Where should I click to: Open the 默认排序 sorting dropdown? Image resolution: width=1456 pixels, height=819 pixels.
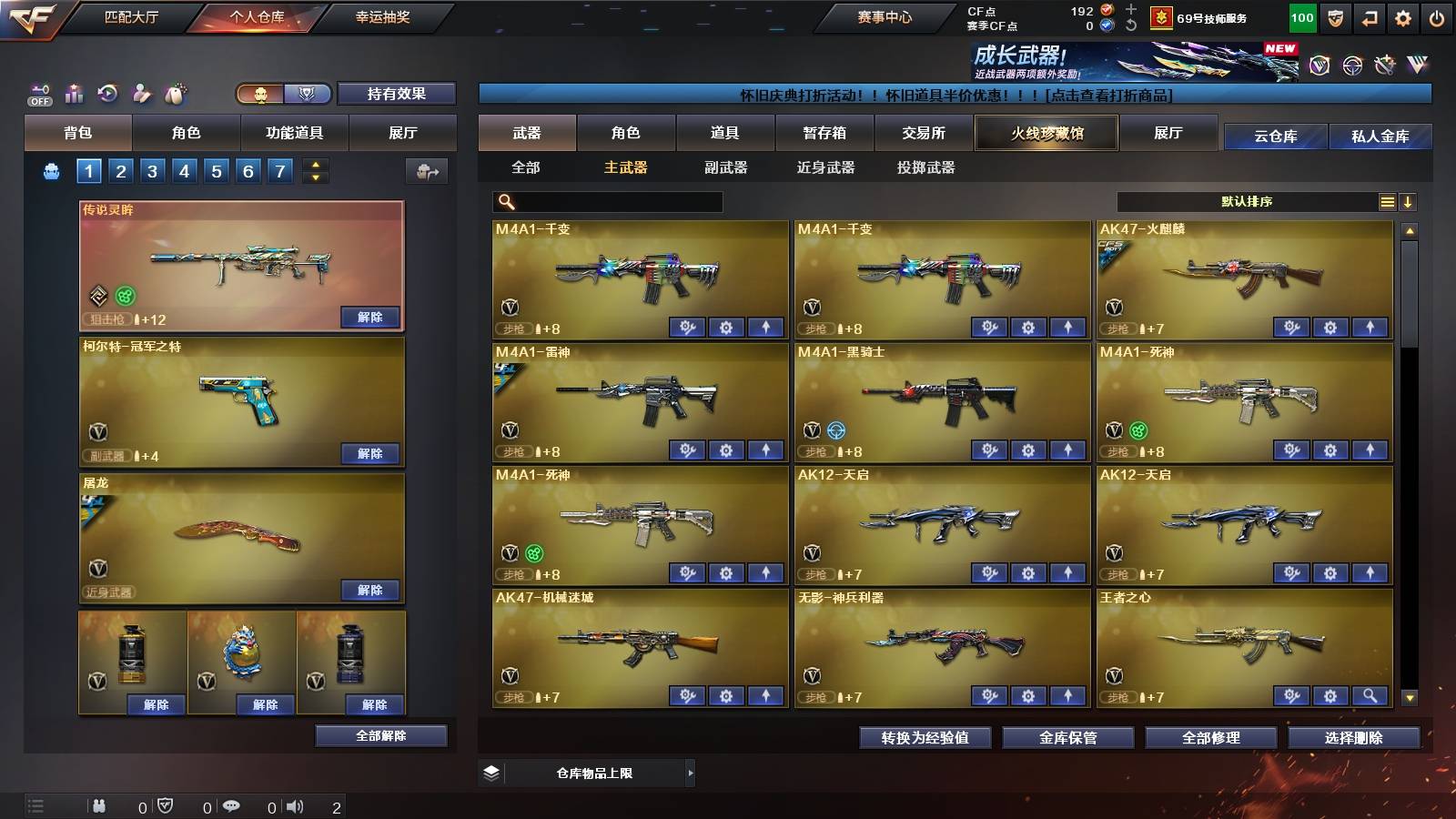pos(1247,201)
